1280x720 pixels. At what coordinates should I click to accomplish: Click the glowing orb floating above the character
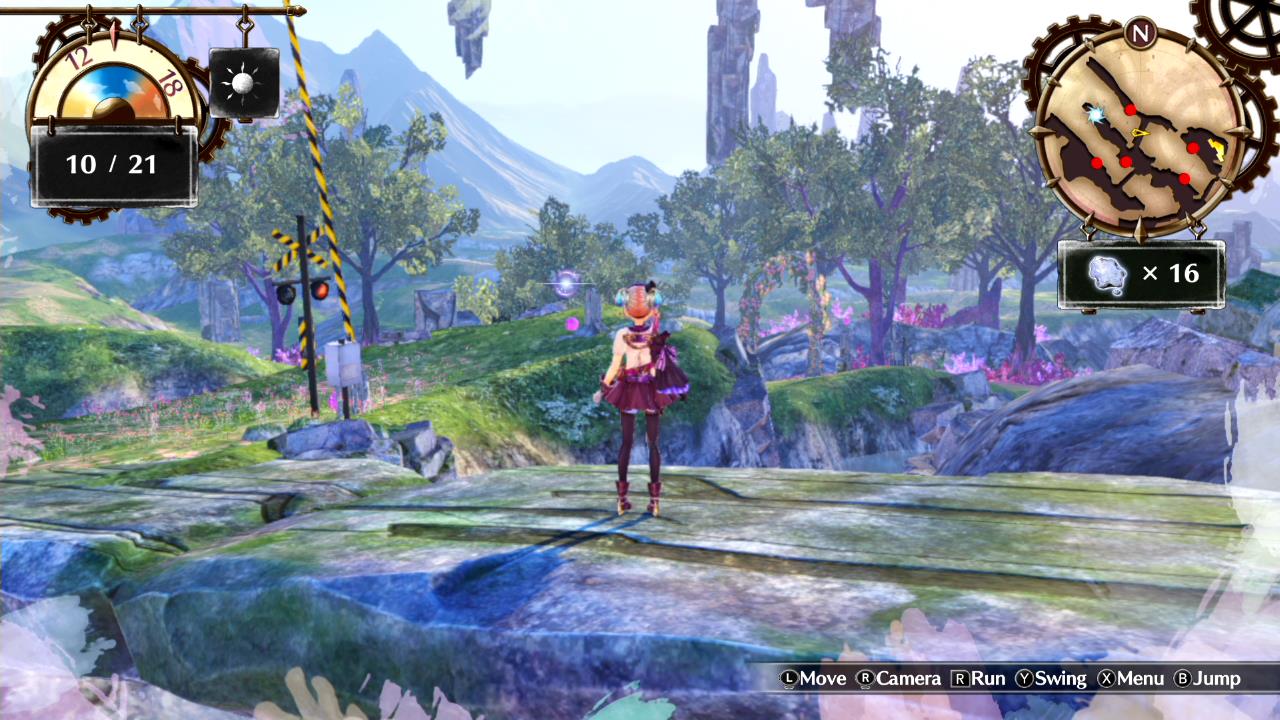coord(566,283)
